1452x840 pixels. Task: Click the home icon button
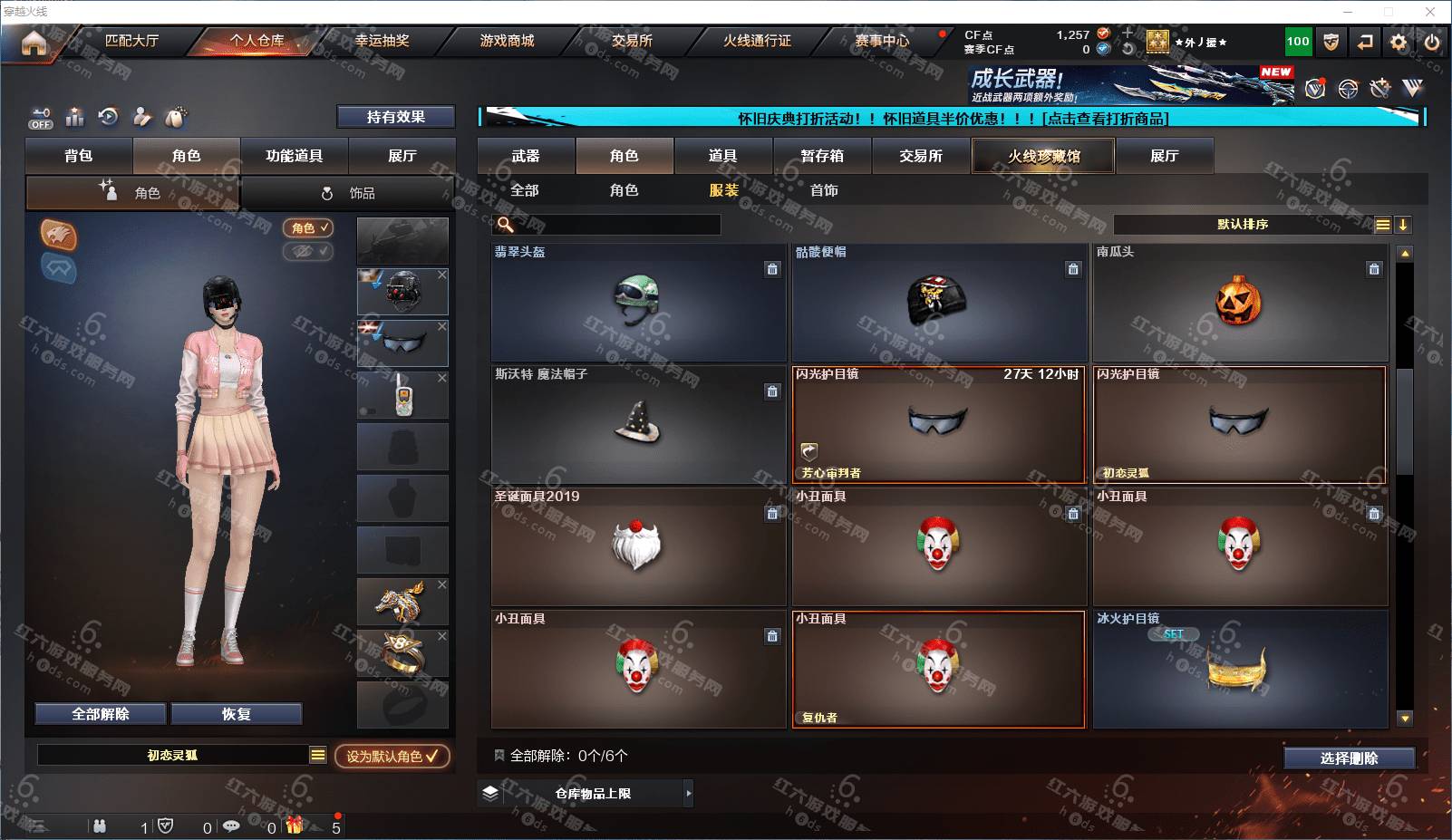coord(34,43)
